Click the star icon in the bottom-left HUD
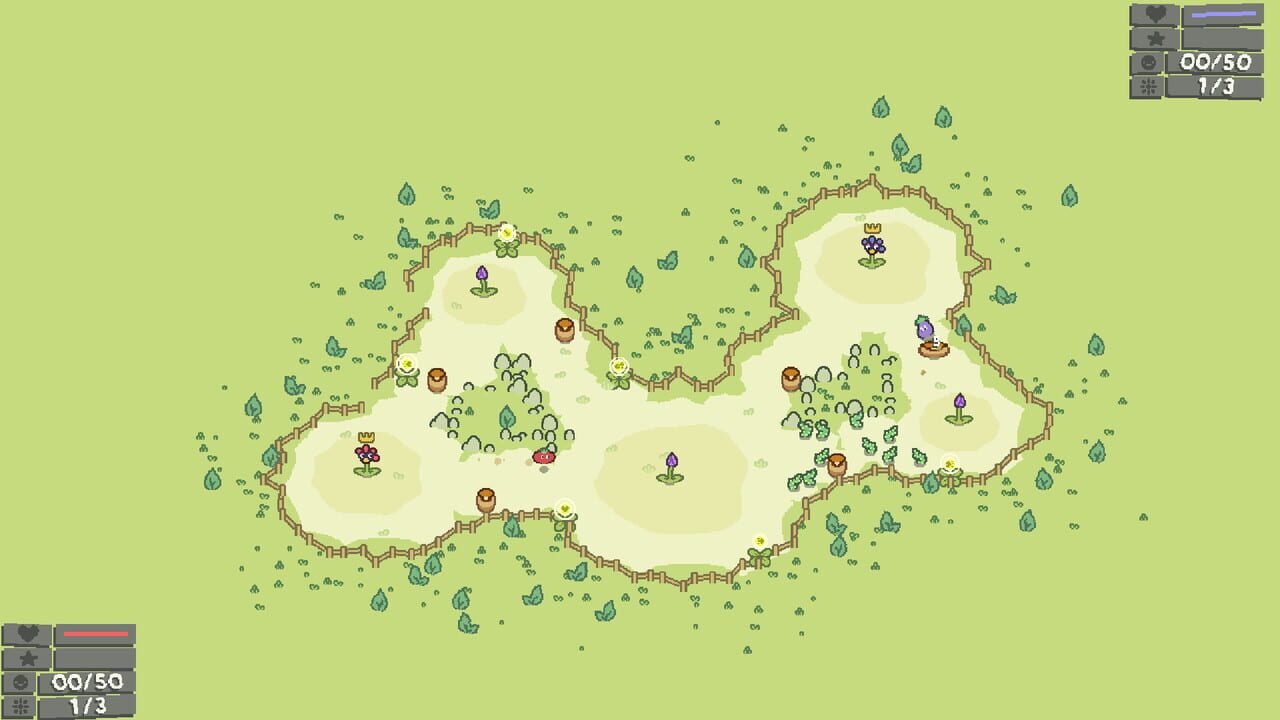This screenshot has height=720, width=1280. [x=28, y=658]
